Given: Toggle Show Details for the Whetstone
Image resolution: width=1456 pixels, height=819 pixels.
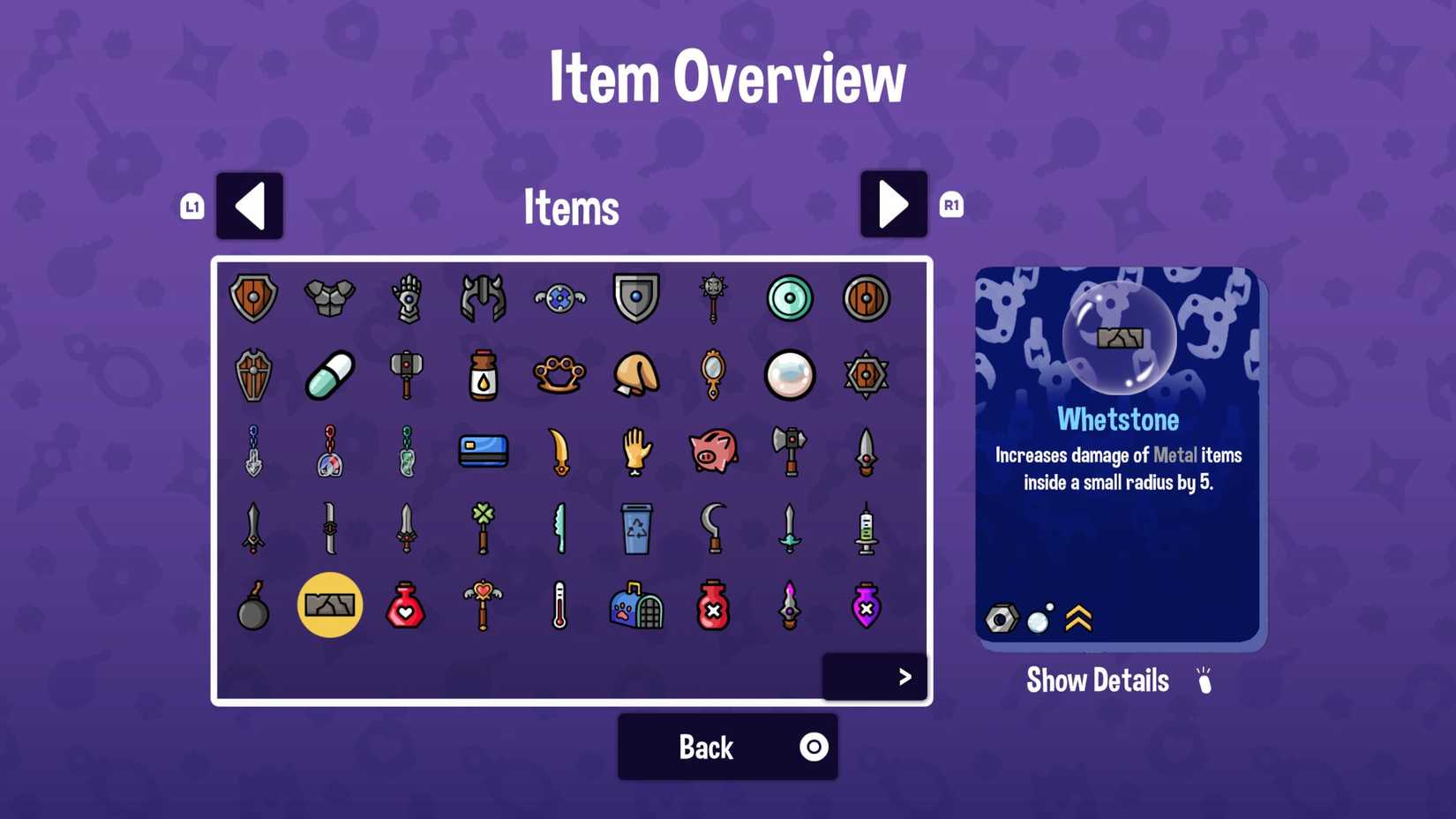Looking at the screenshot, I should click(1097, 680).
